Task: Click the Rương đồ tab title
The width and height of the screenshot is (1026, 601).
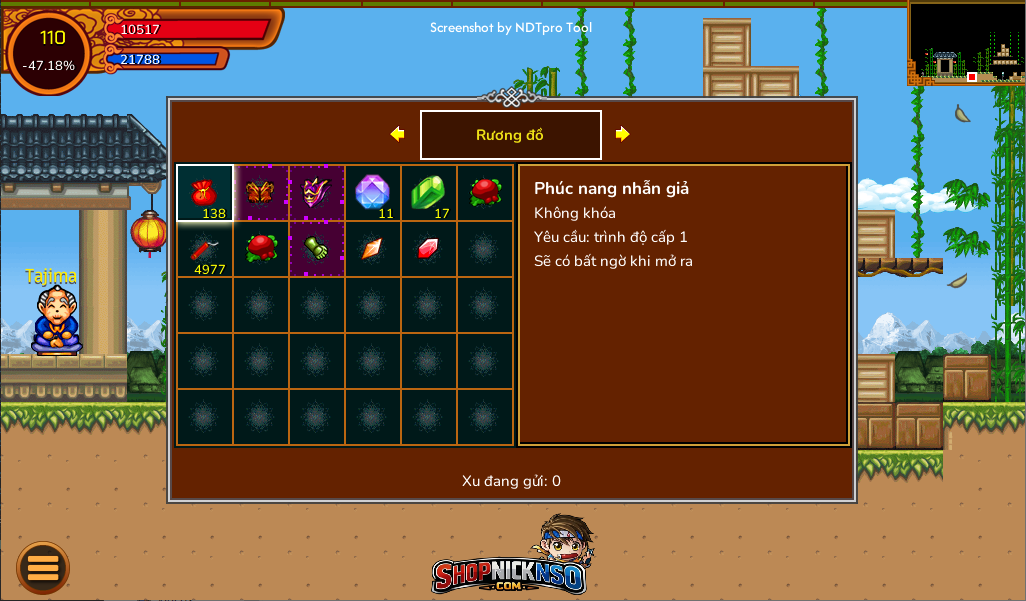Action: pos(510,135)
